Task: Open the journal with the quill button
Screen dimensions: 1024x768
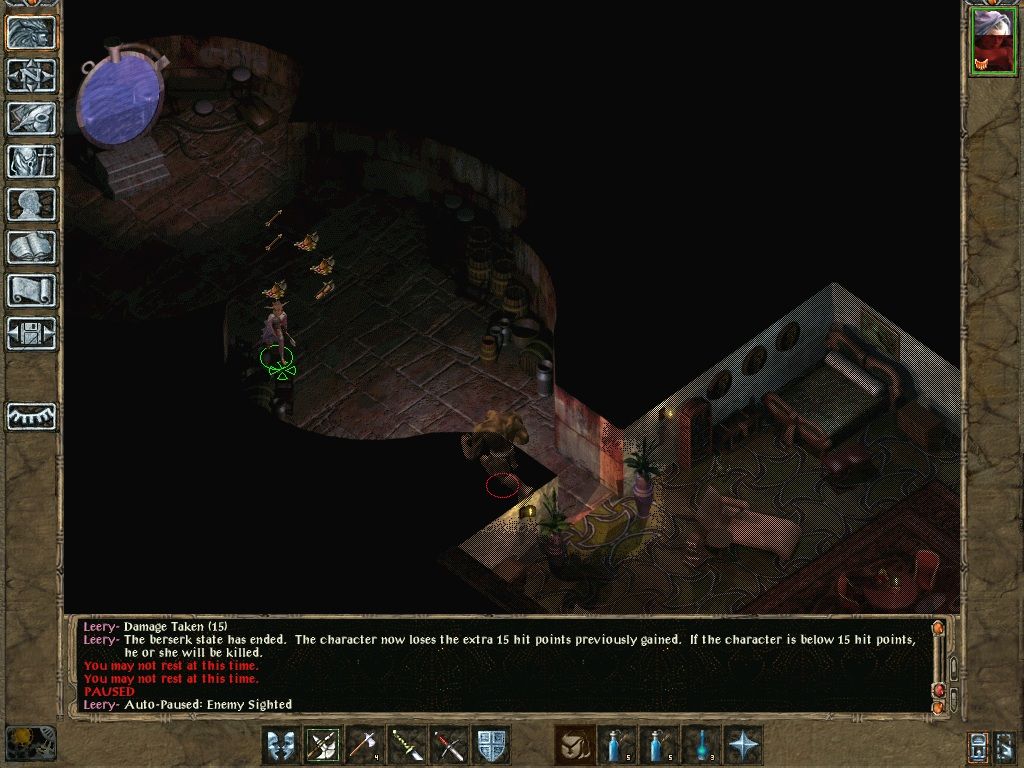Action: [32, 119]
